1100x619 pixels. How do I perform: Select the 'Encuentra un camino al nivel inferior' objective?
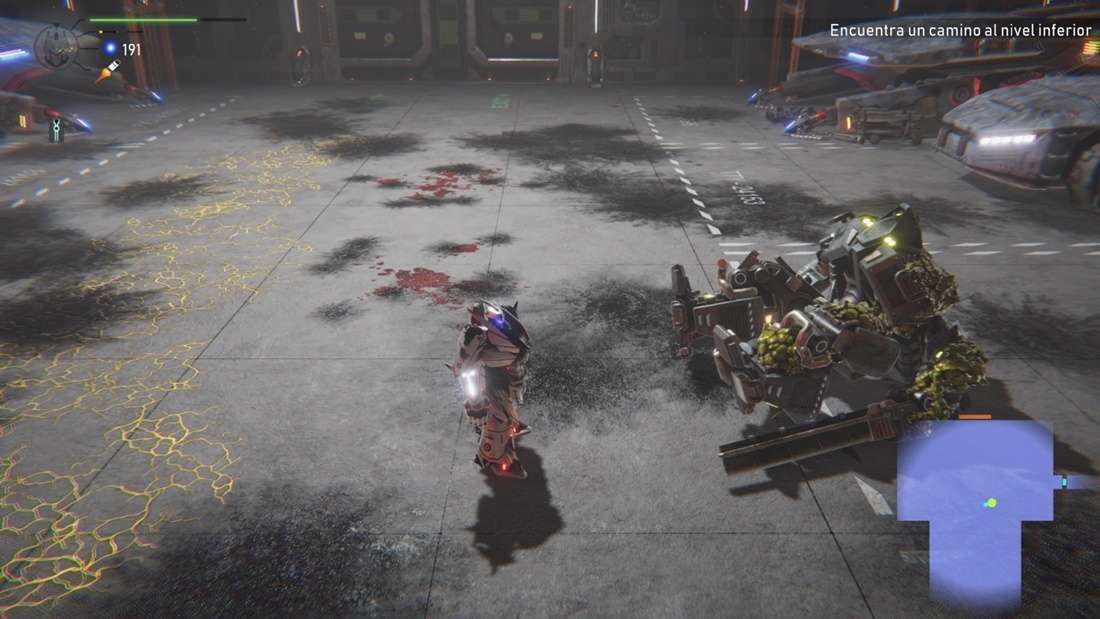[x=960, y=31]
